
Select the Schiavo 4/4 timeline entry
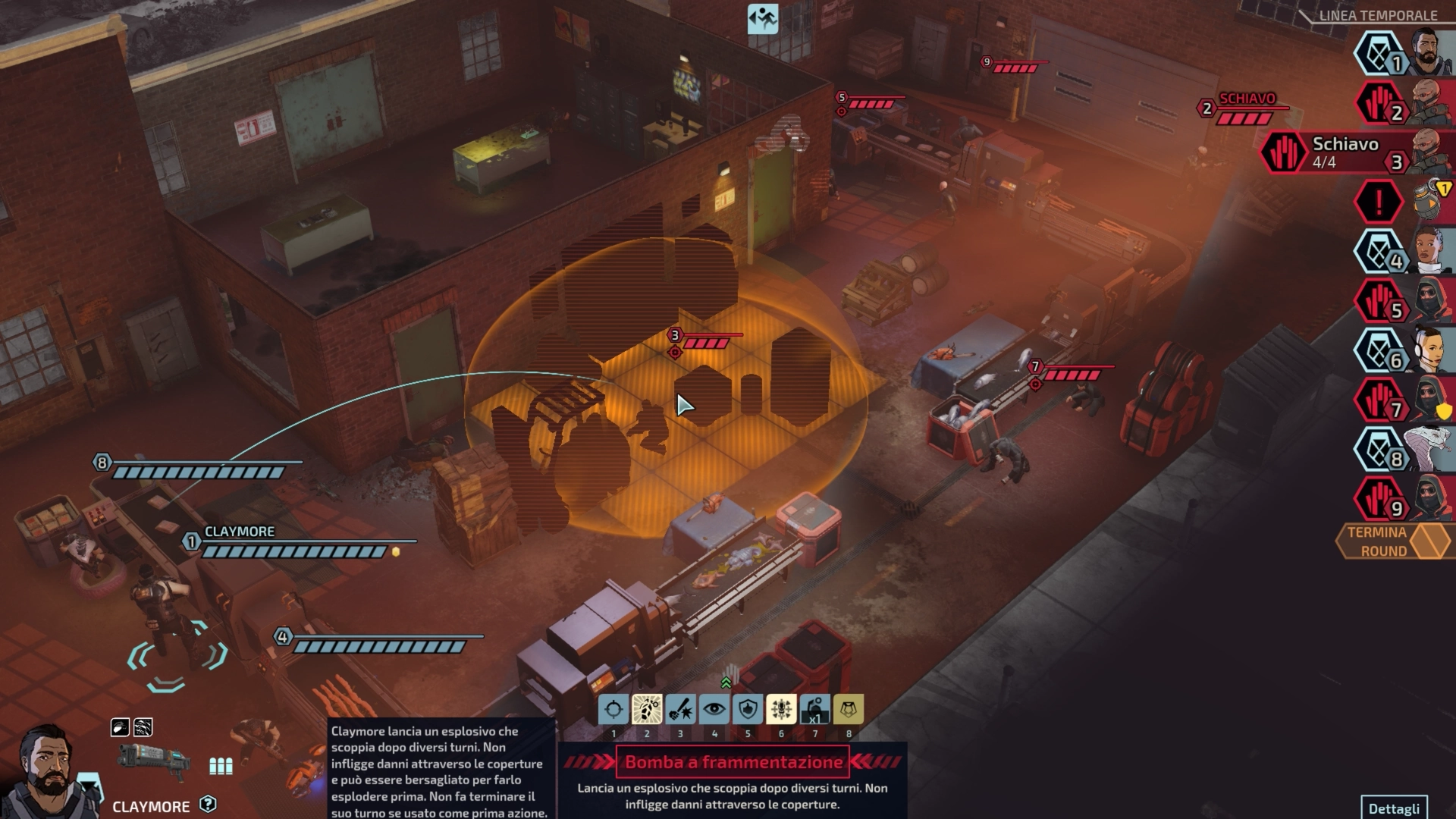pyautogui.click(x=1357, y=152)
